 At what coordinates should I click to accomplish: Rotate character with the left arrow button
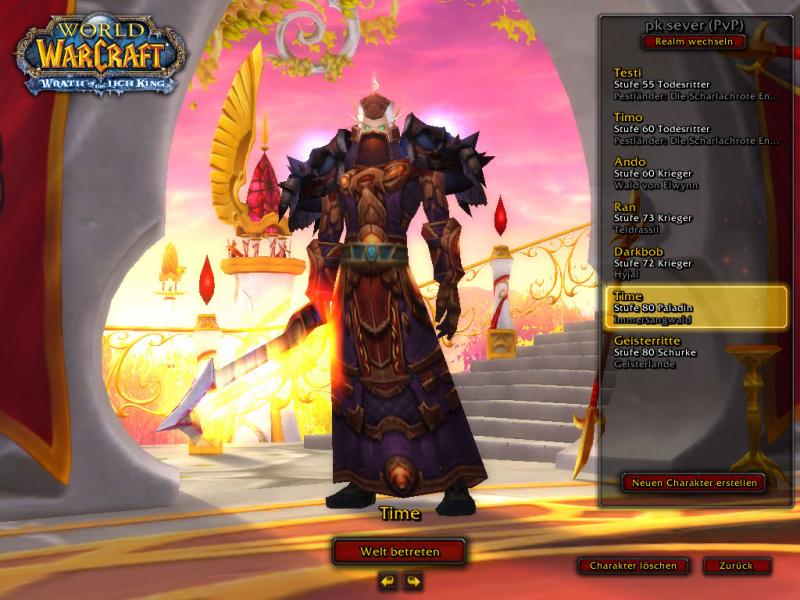tap(388, 580)
